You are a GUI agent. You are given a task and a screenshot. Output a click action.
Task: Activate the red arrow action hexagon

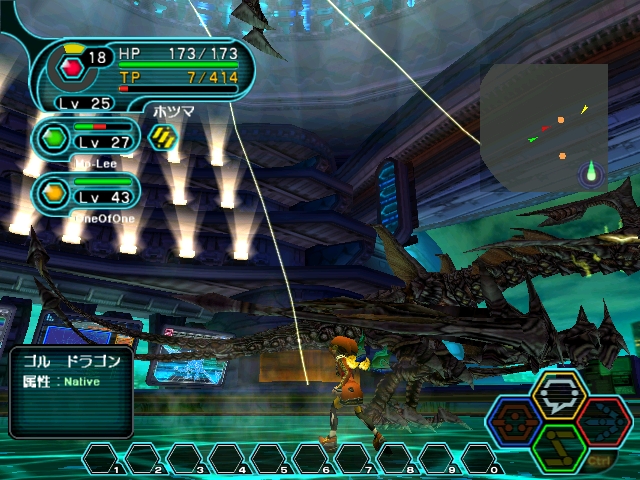(x=604, y=422)
